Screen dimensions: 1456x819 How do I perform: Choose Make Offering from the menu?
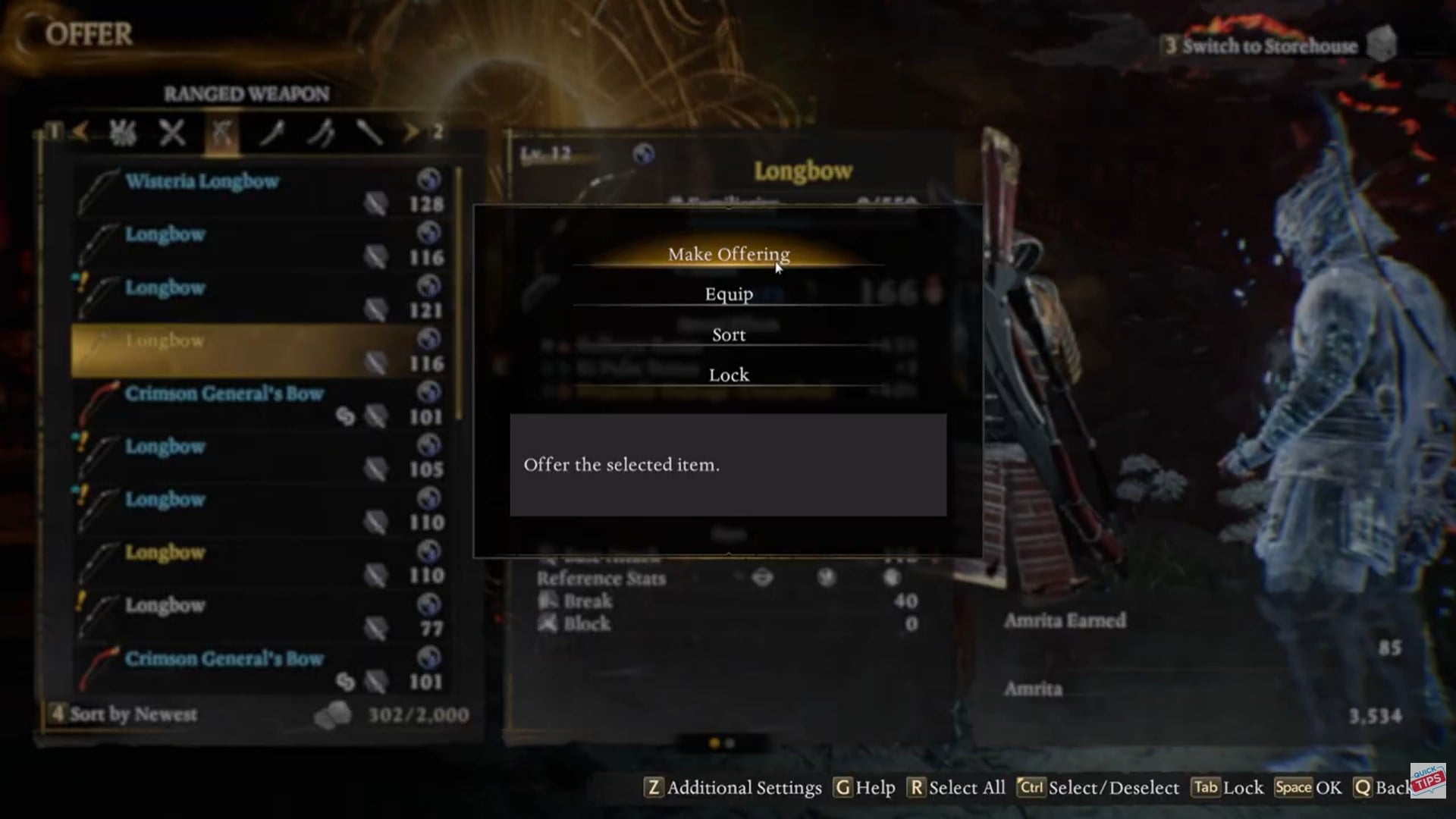click(x=728, y=255)
